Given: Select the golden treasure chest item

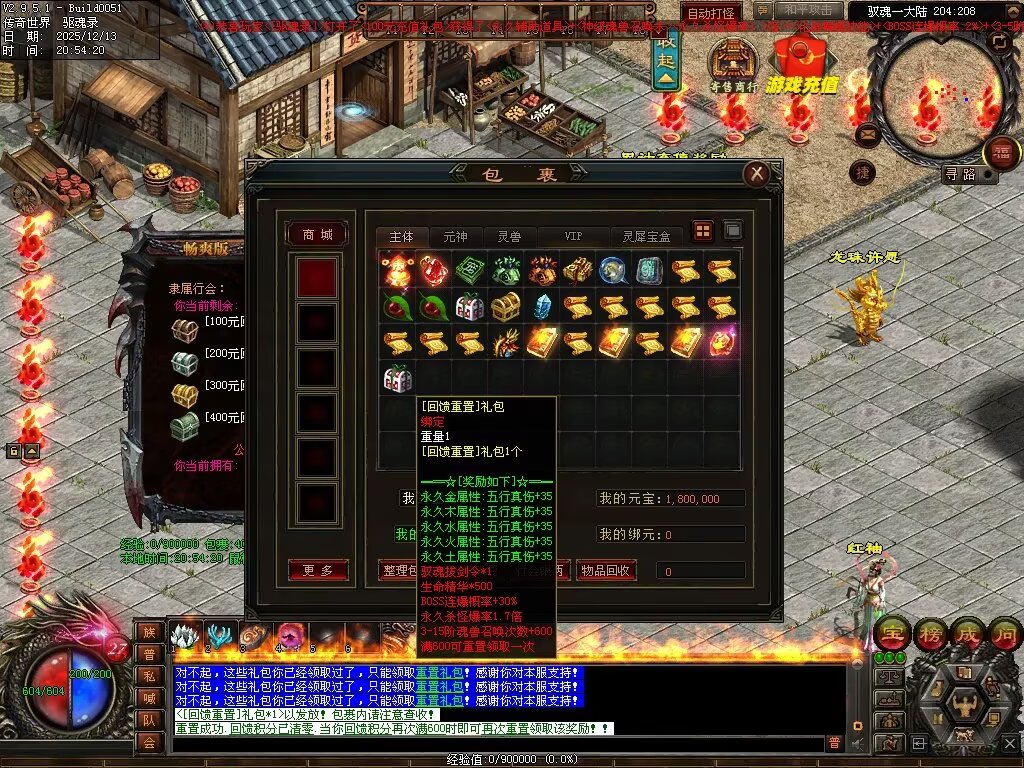Looking at the screenshot, I should point(506,306).
